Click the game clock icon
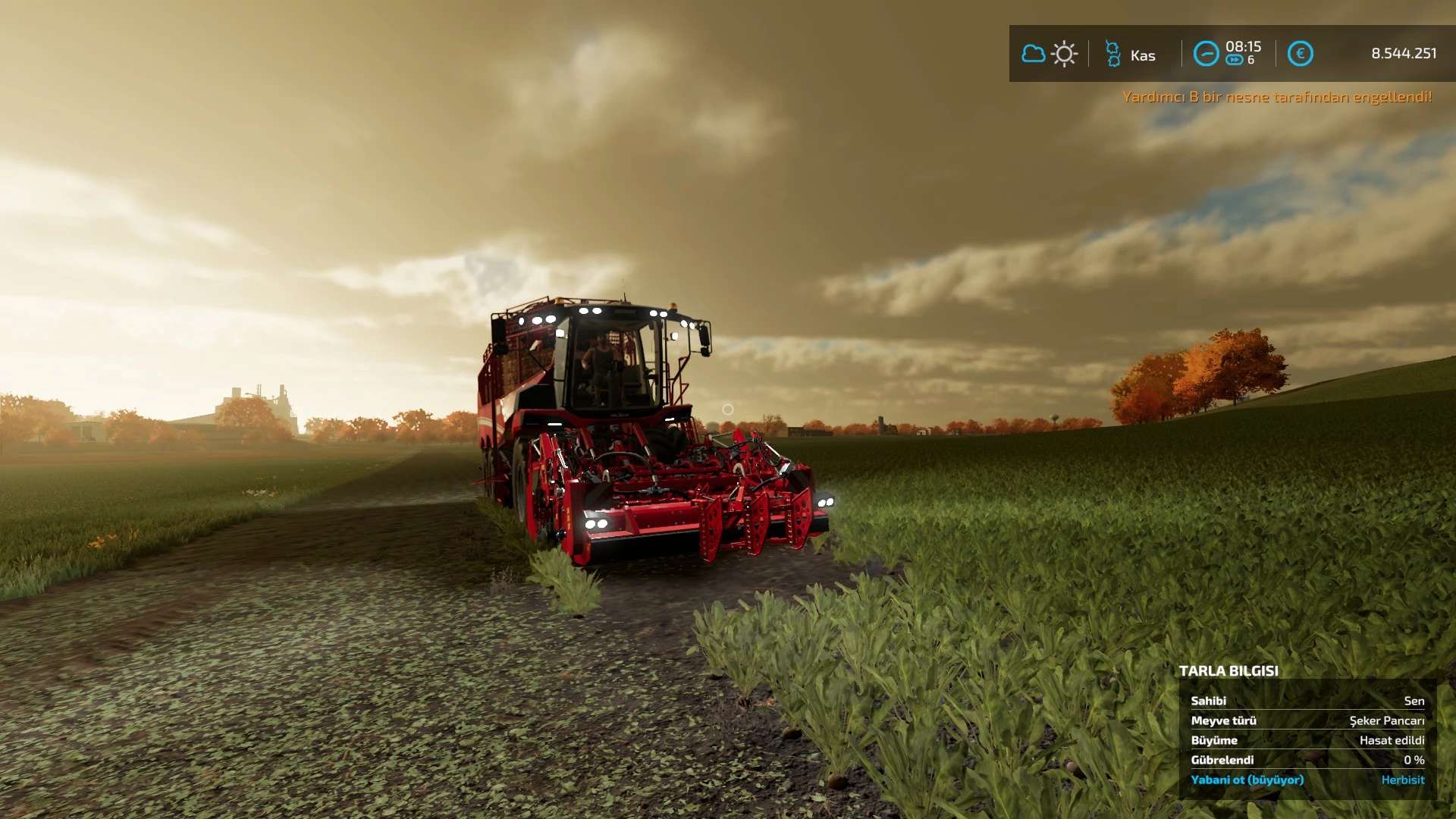The image size is (1456, 819). 1206,54
